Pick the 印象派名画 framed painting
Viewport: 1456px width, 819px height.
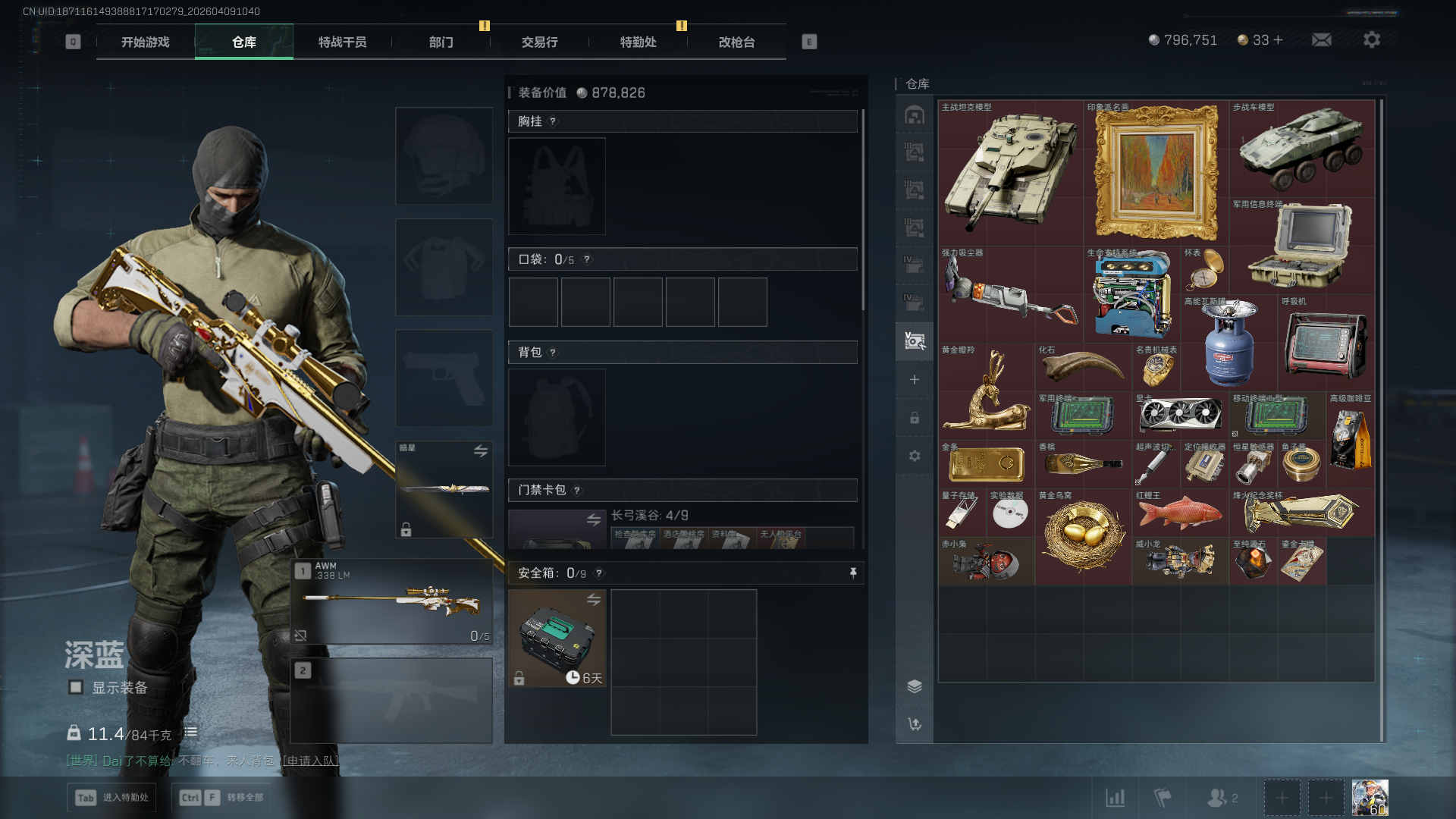(x=1156, y=173)
